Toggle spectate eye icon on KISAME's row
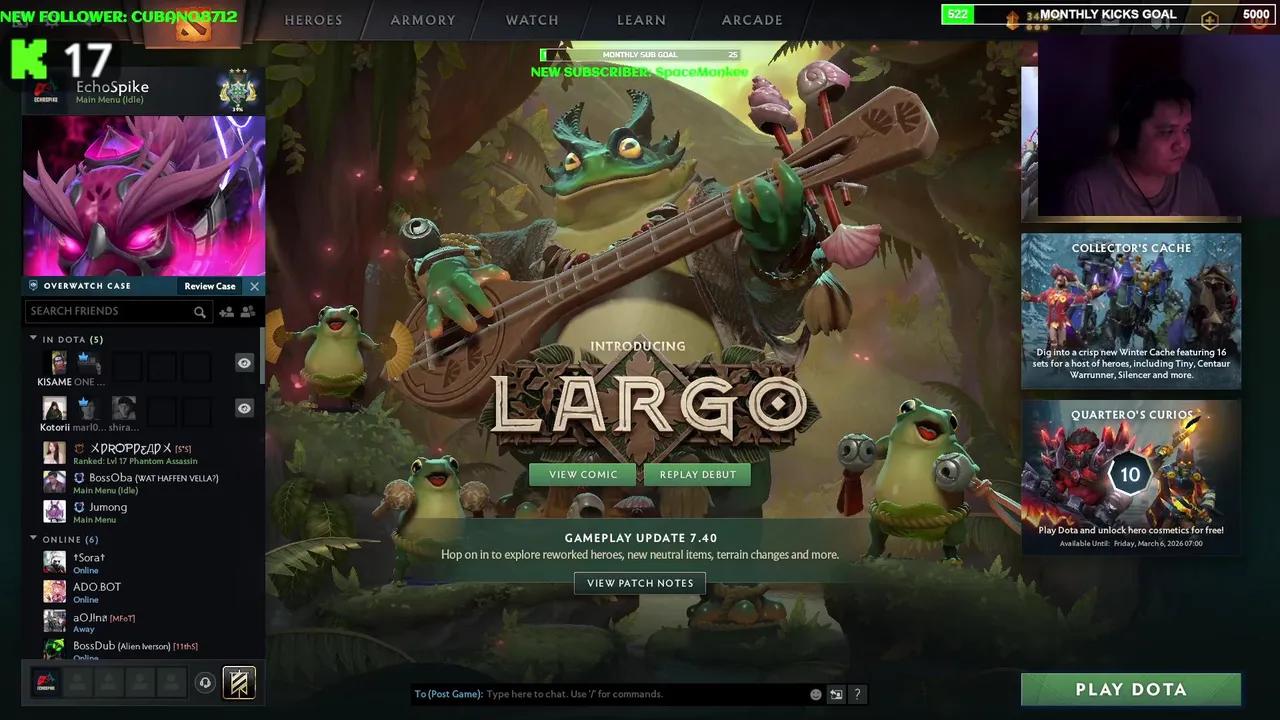Viewport: 1280px width, 720px height. tap(244, 362)
